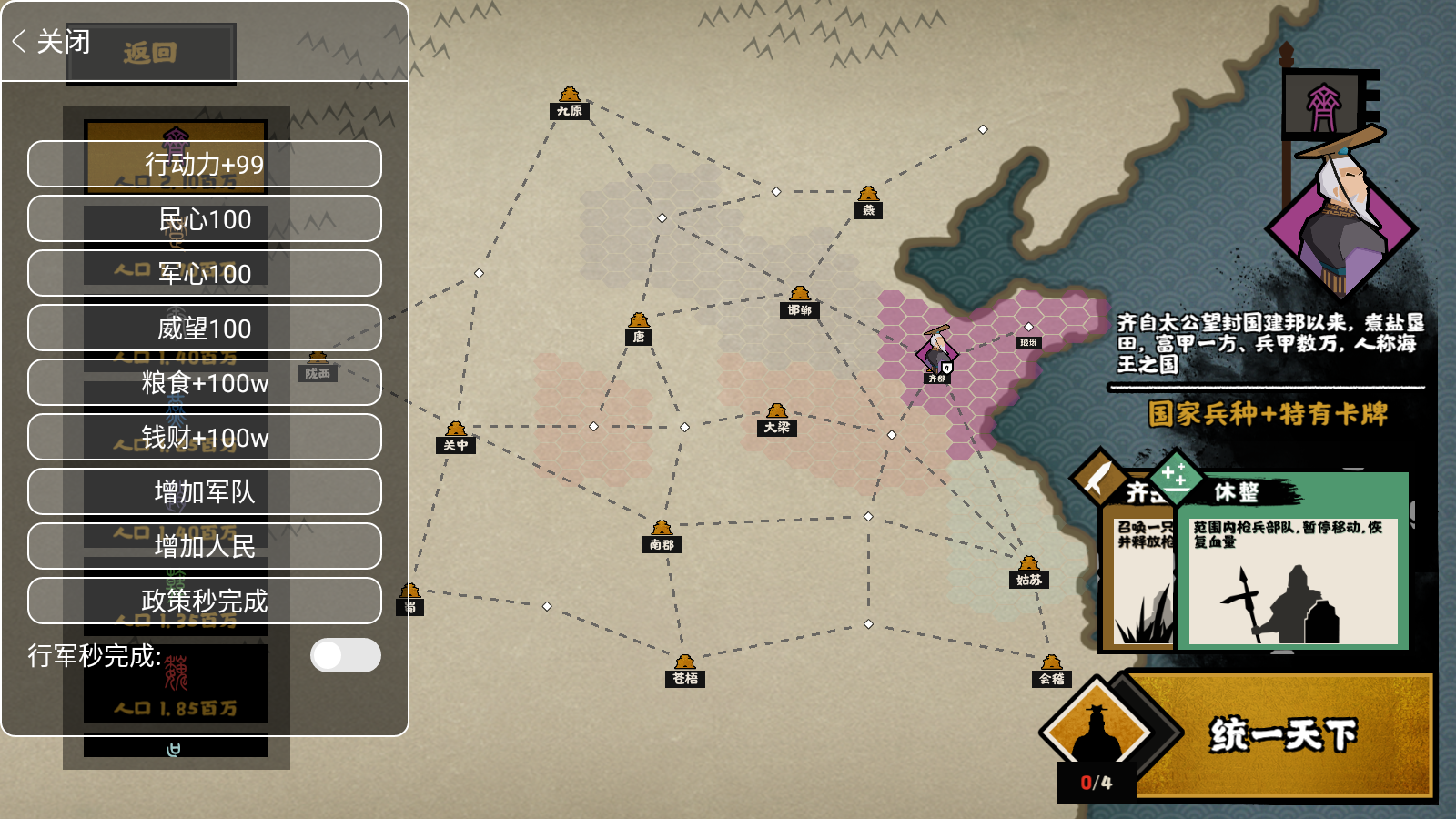Select the 会稽 city marker
This screenshot has width=1456, height=819.
[x=1052, y=670]
